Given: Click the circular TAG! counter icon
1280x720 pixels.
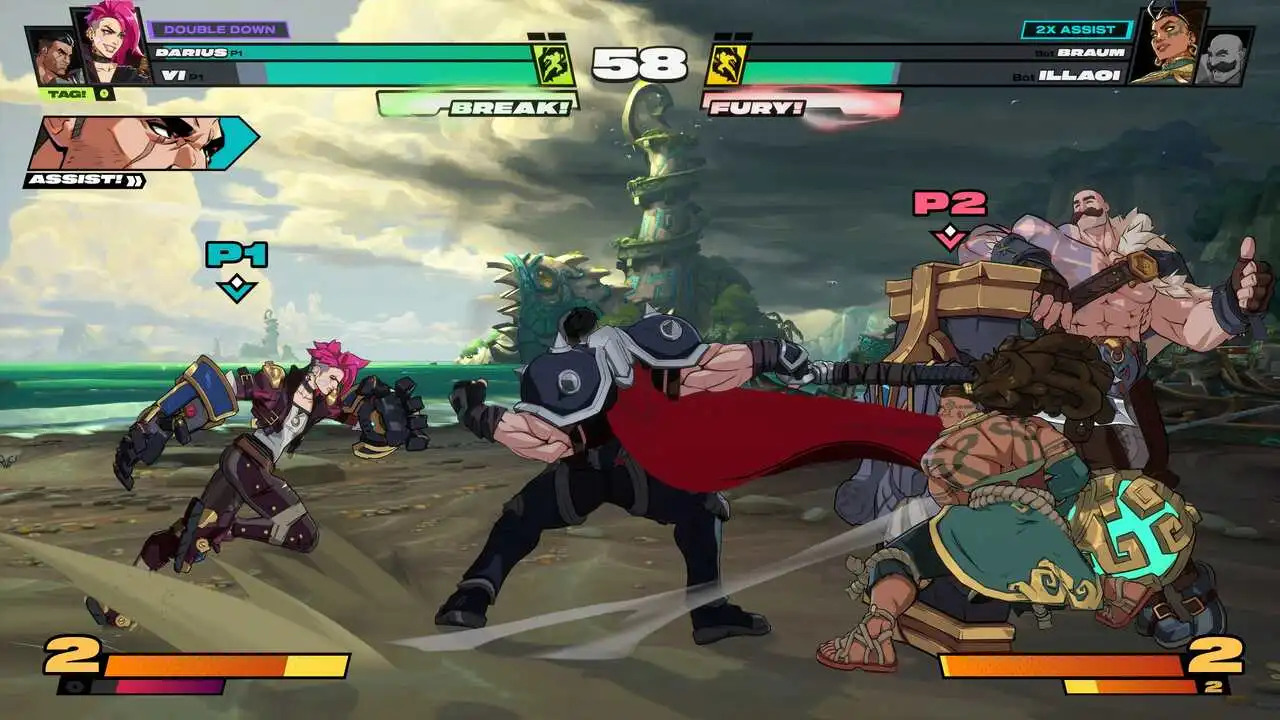Looking at the screenshot, I should click(x=105, y=95).
